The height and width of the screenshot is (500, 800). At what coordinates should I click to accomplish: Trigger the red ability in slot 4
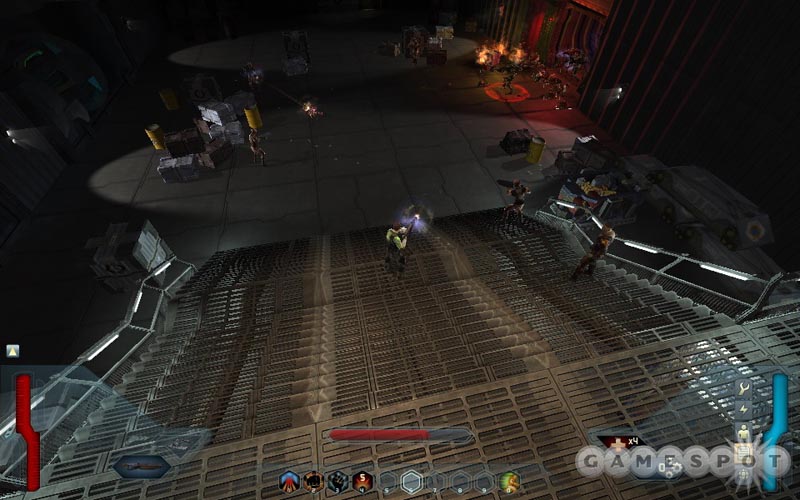click(x=362, y=481)
